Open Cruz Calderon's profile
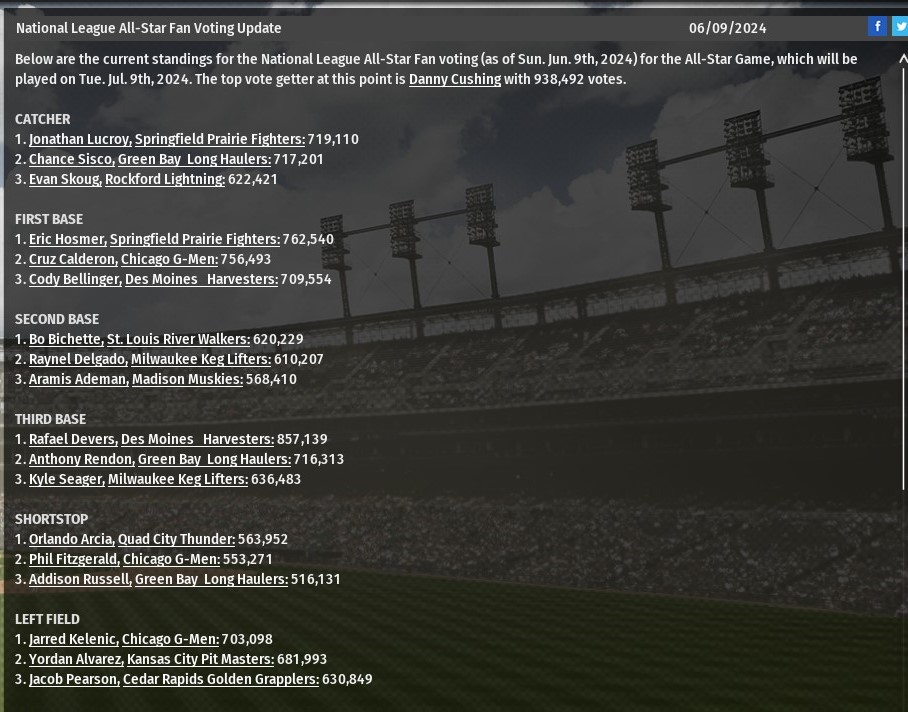This screenshot has height=712, width=908. pyautogui.click(x=72, y=259)
